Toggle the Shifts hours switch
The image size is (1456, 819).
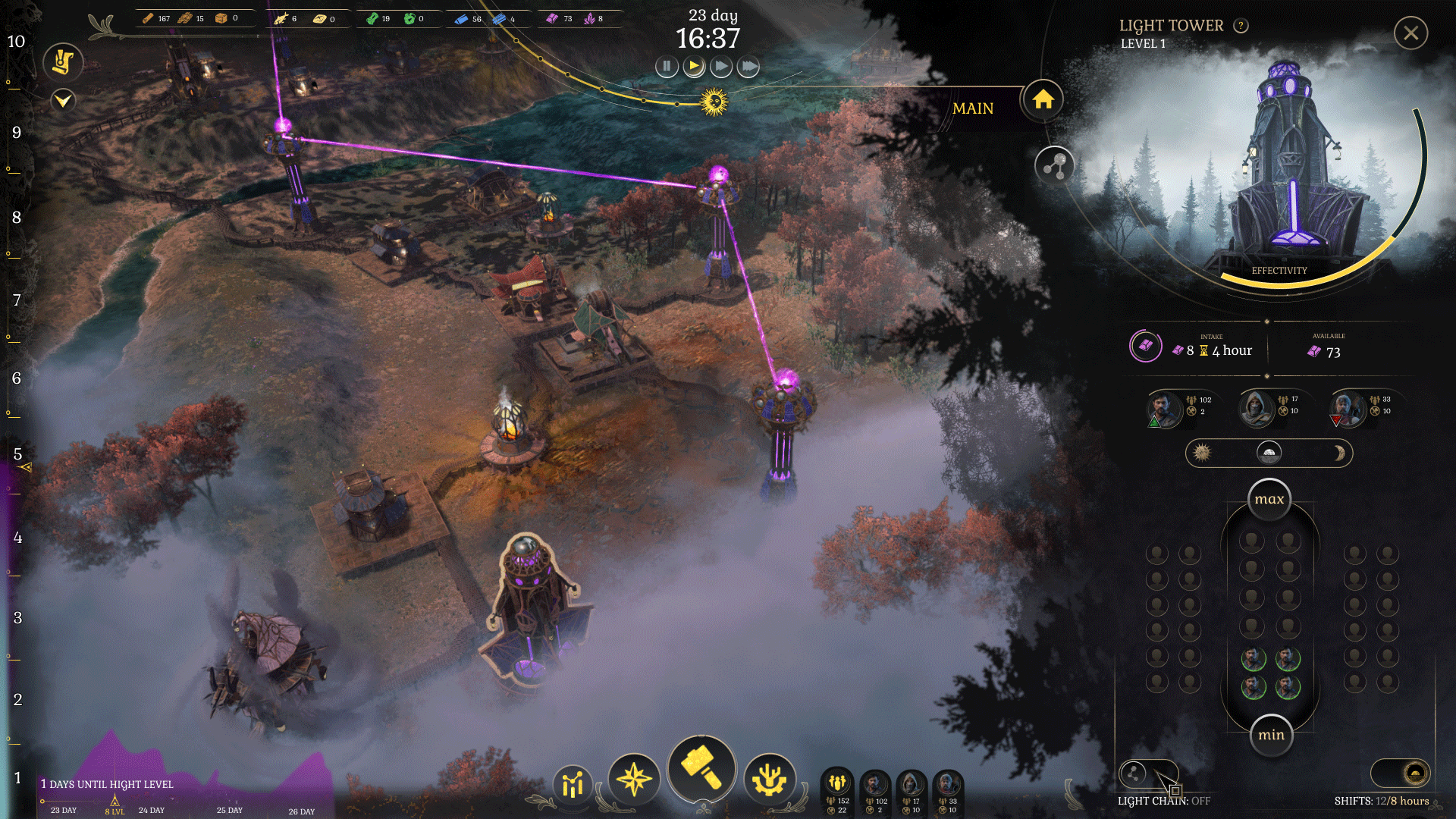click(x=1400, y=773)
